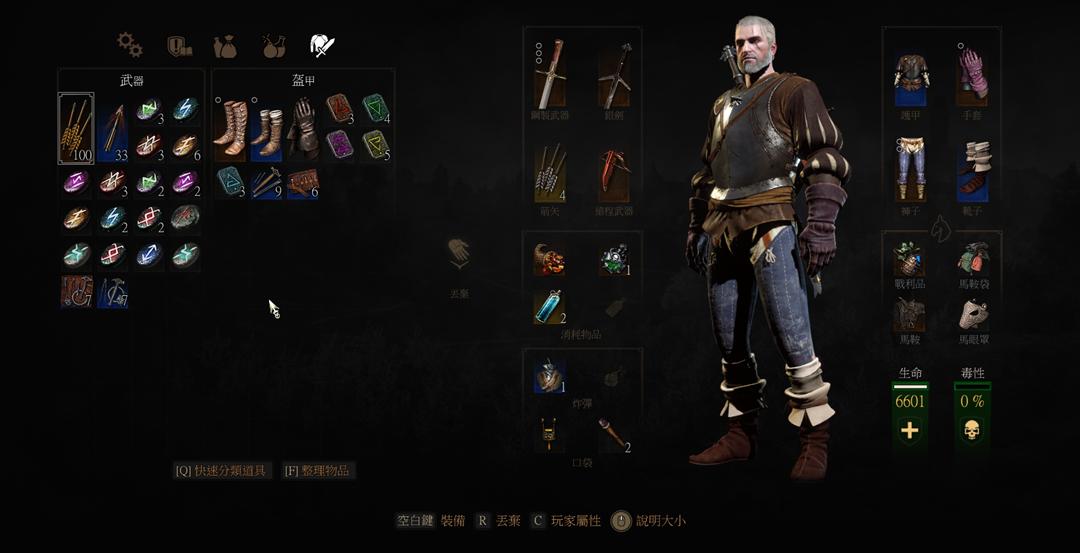Select the blue potion vial consumable slot
Screen dimensions: 1080x553
(x=549, y=307)
